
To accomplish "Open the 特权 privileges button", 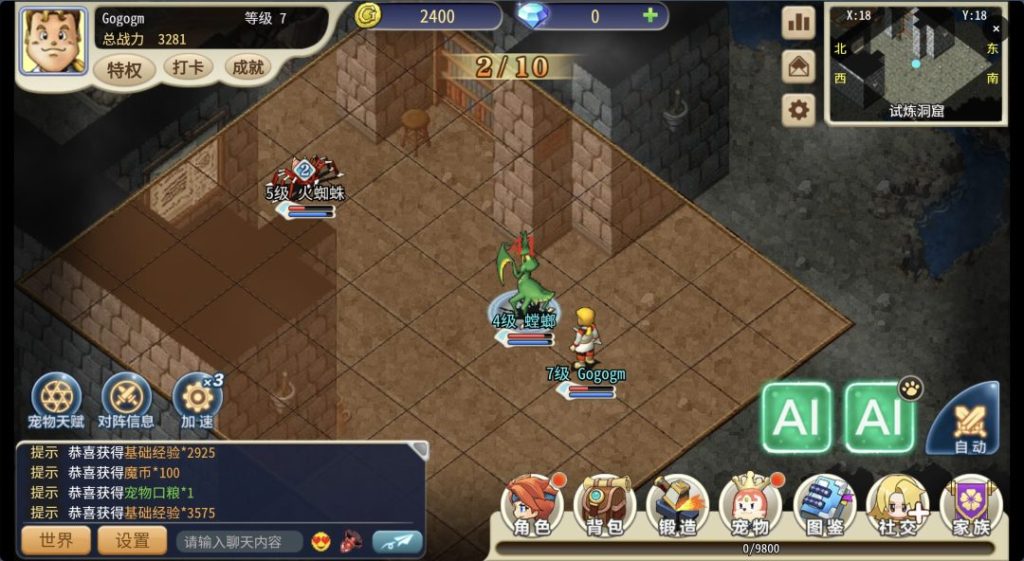I will (125, 70).
